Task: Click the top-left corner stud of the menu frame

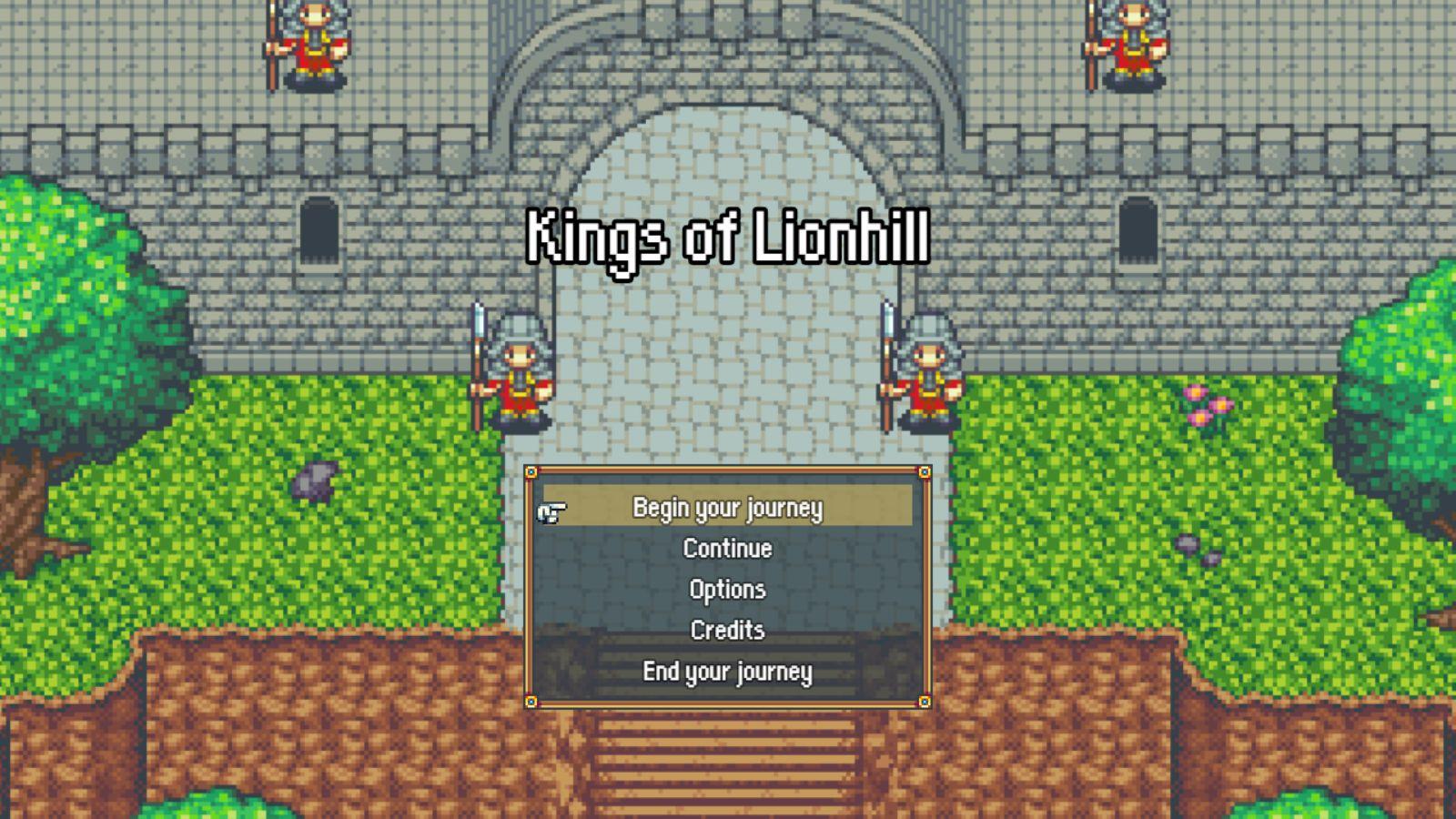Action: click(x=531, y=472)
